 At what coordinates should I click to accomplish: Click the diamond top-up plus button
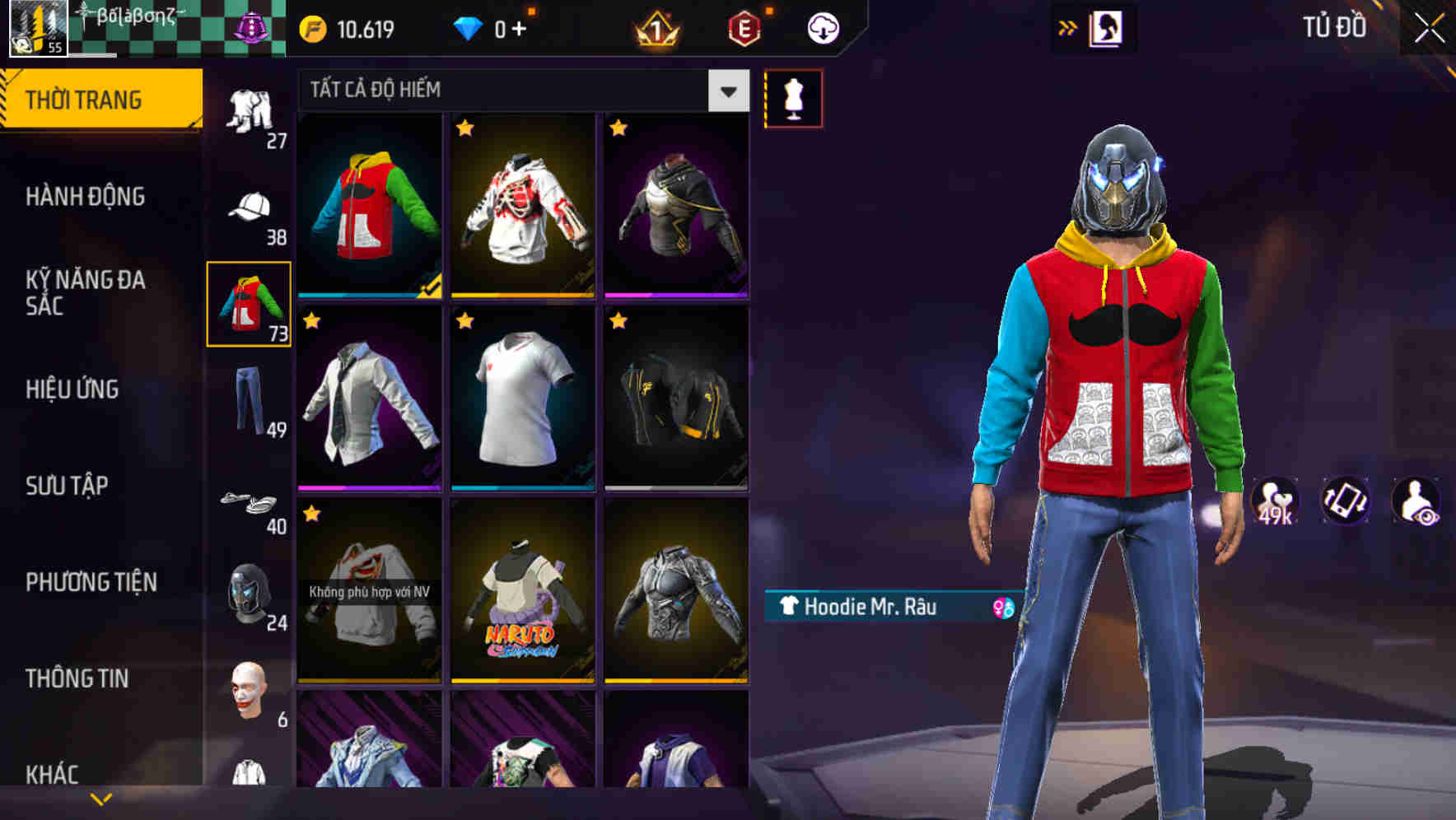pos(525,27)
